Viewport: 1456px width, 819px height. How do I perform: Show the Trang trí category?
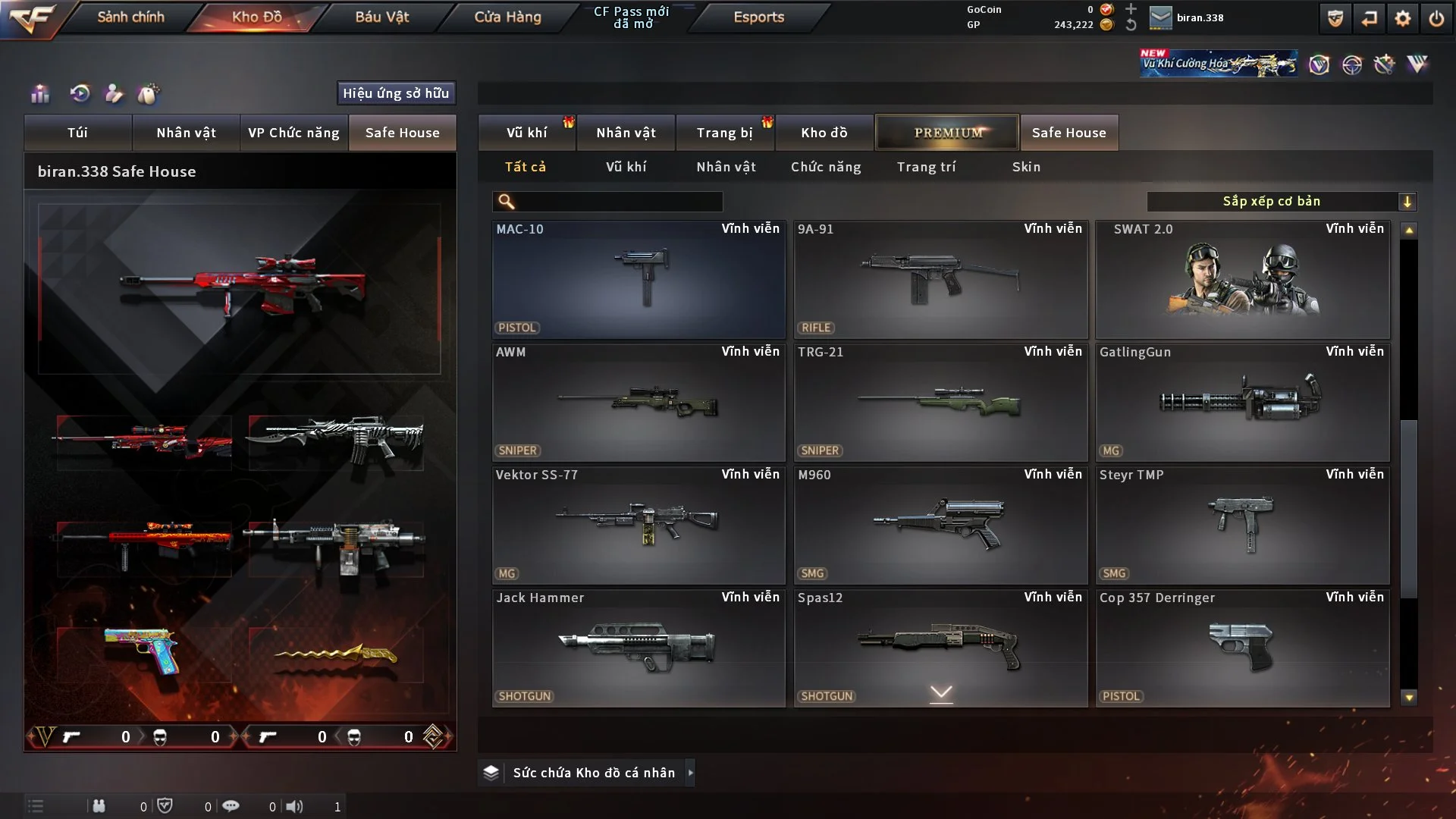pos(926,167)
